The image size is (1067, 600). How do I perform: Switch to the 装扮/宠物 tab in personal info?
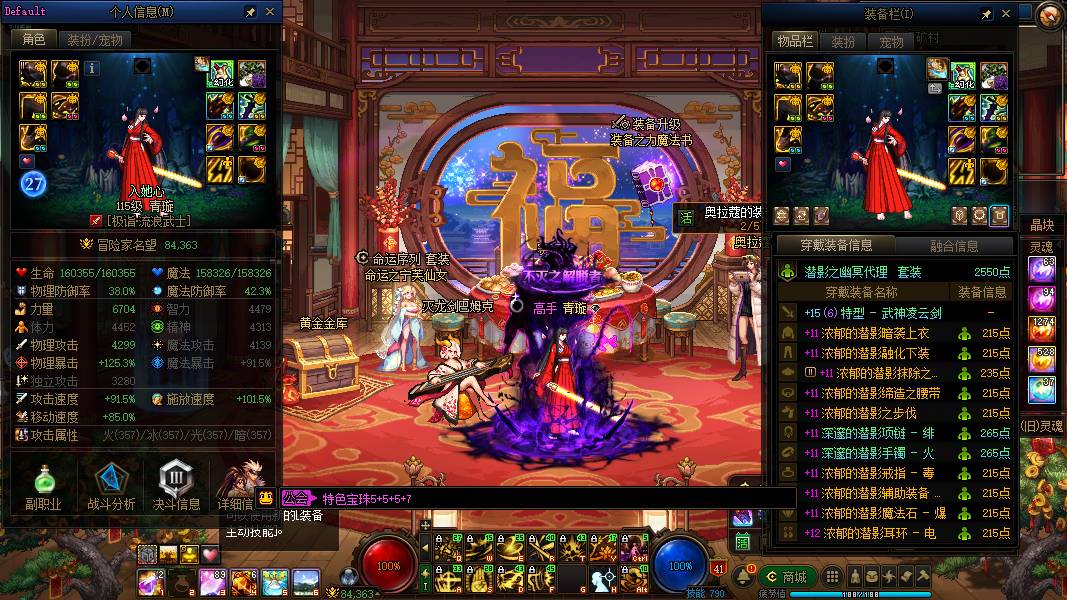click(95, 40)
